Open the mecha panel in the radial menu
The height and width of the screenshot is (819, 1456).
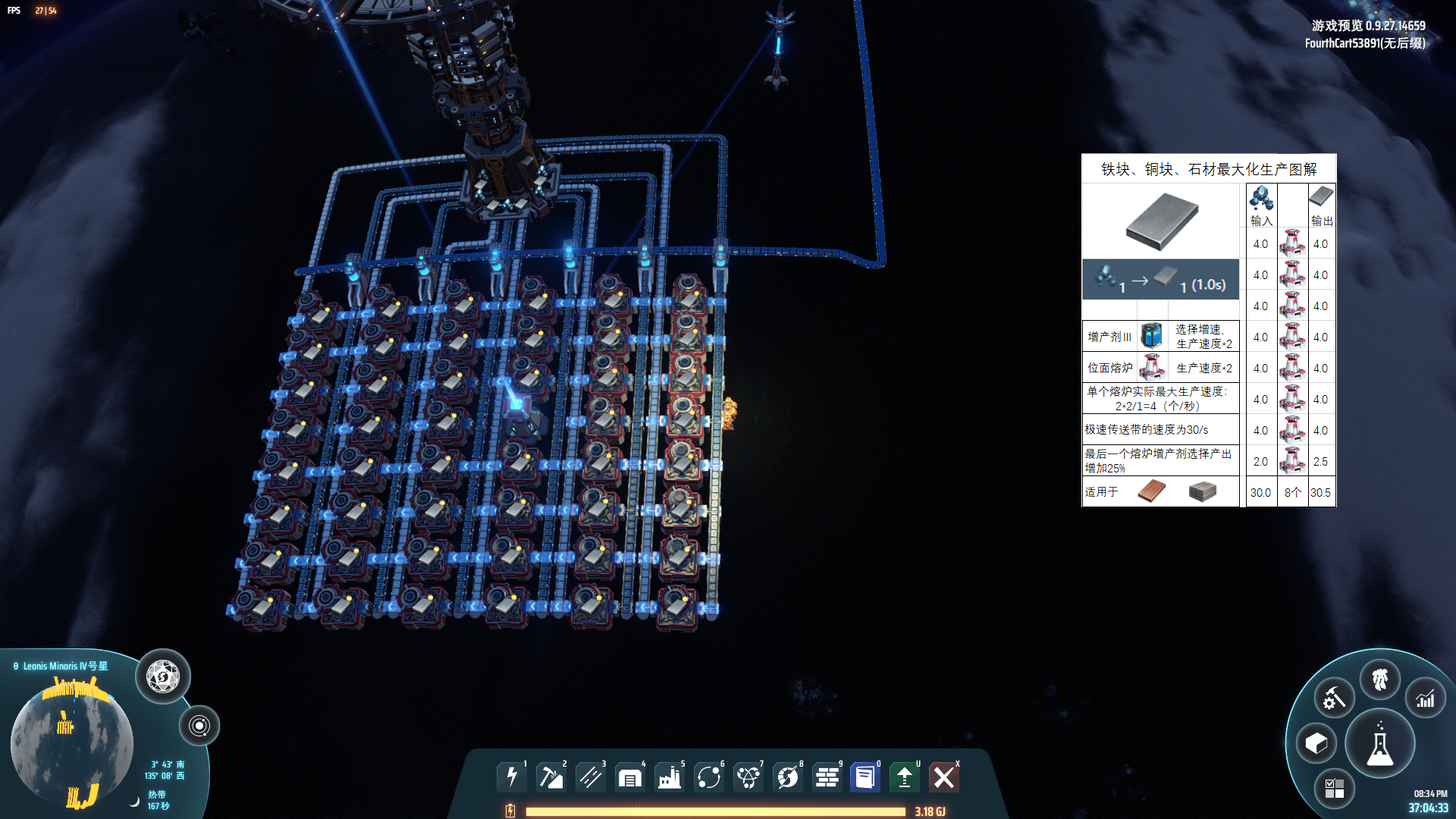click(x=1382, y=681)
